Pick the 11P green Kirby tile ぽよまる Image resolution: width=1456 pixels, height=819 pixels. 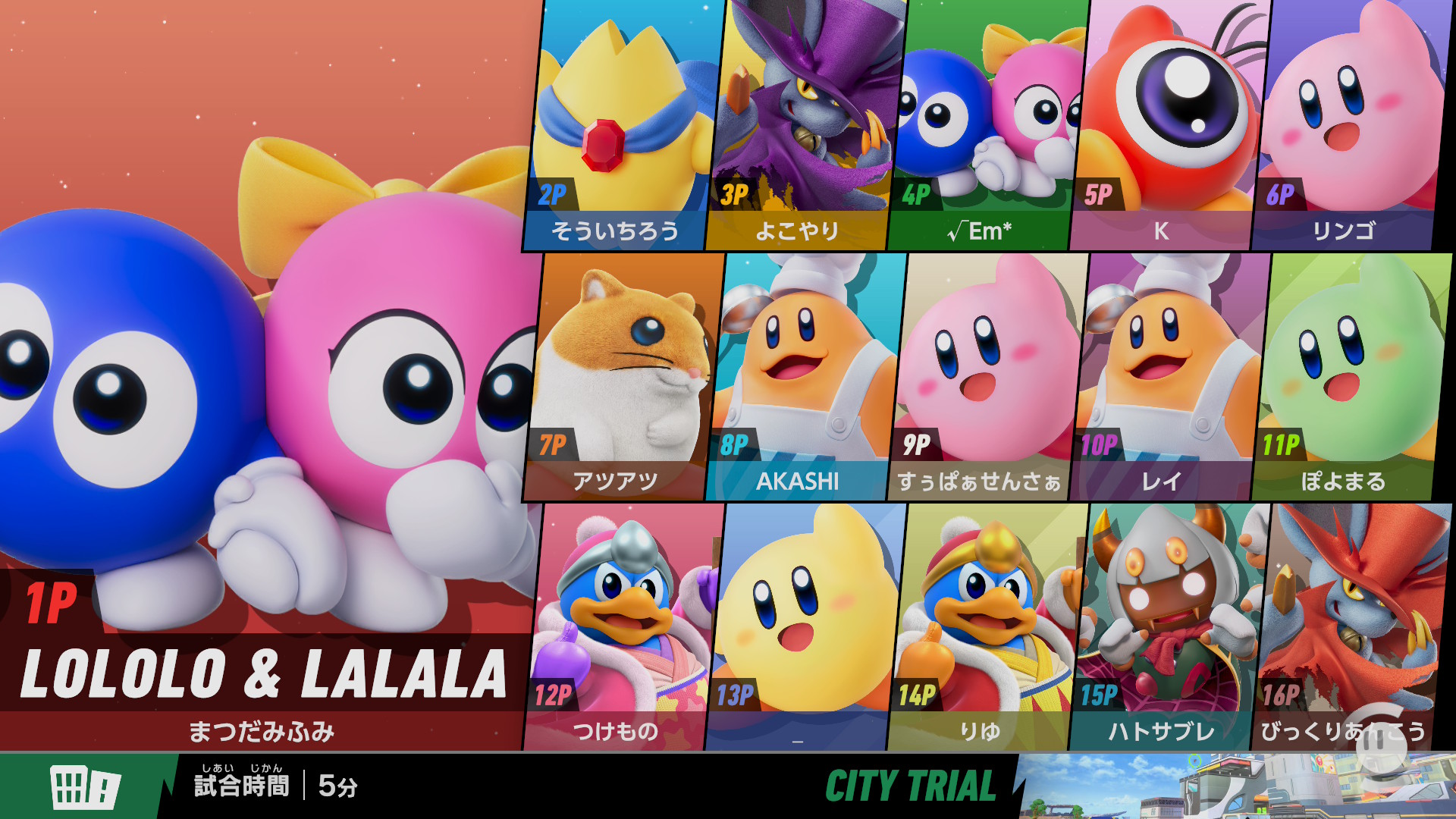point(1350,375)
